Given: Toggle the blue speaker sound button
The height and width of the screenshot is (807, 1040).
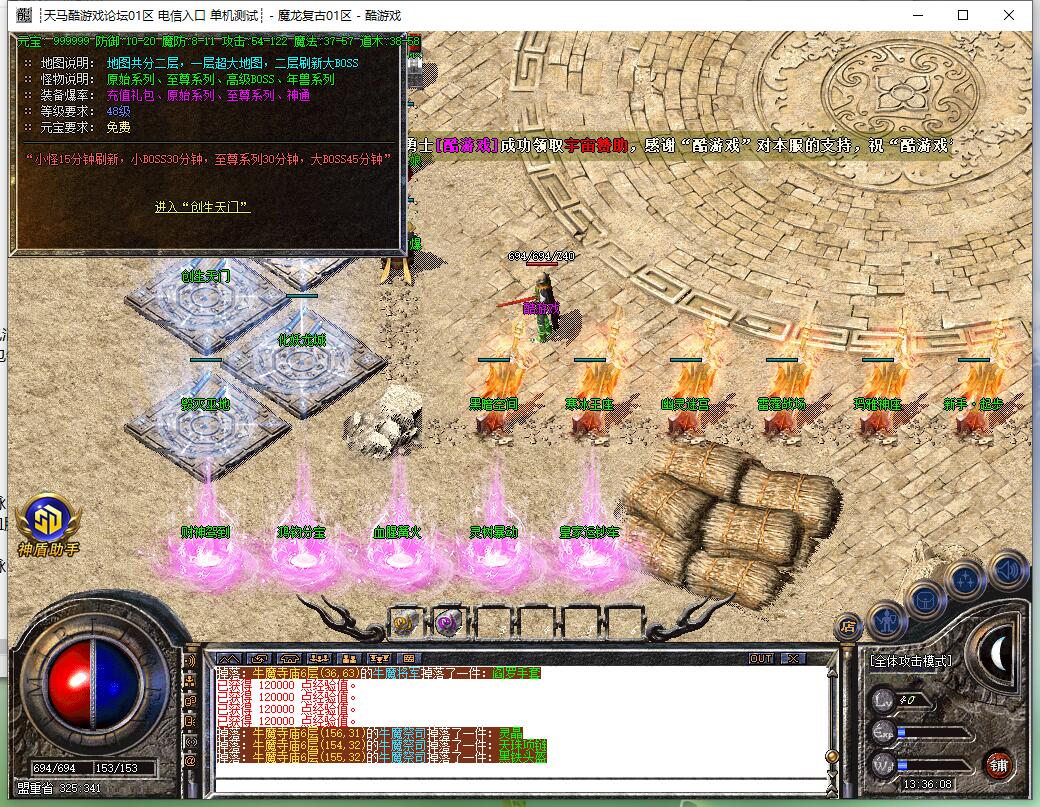Looking at the screenshot, I should pos(1008,571).
